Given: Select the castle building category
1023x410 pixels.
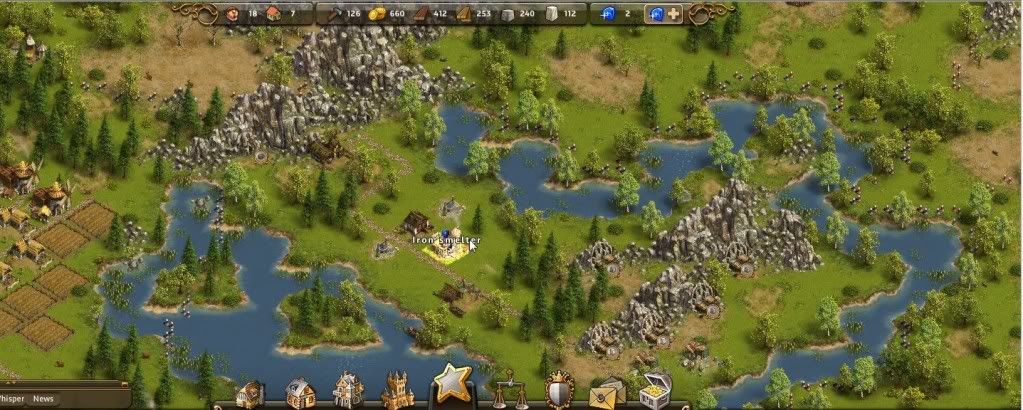Looking at the screenshot, I should pyautogui.click(x=397, y=390).
